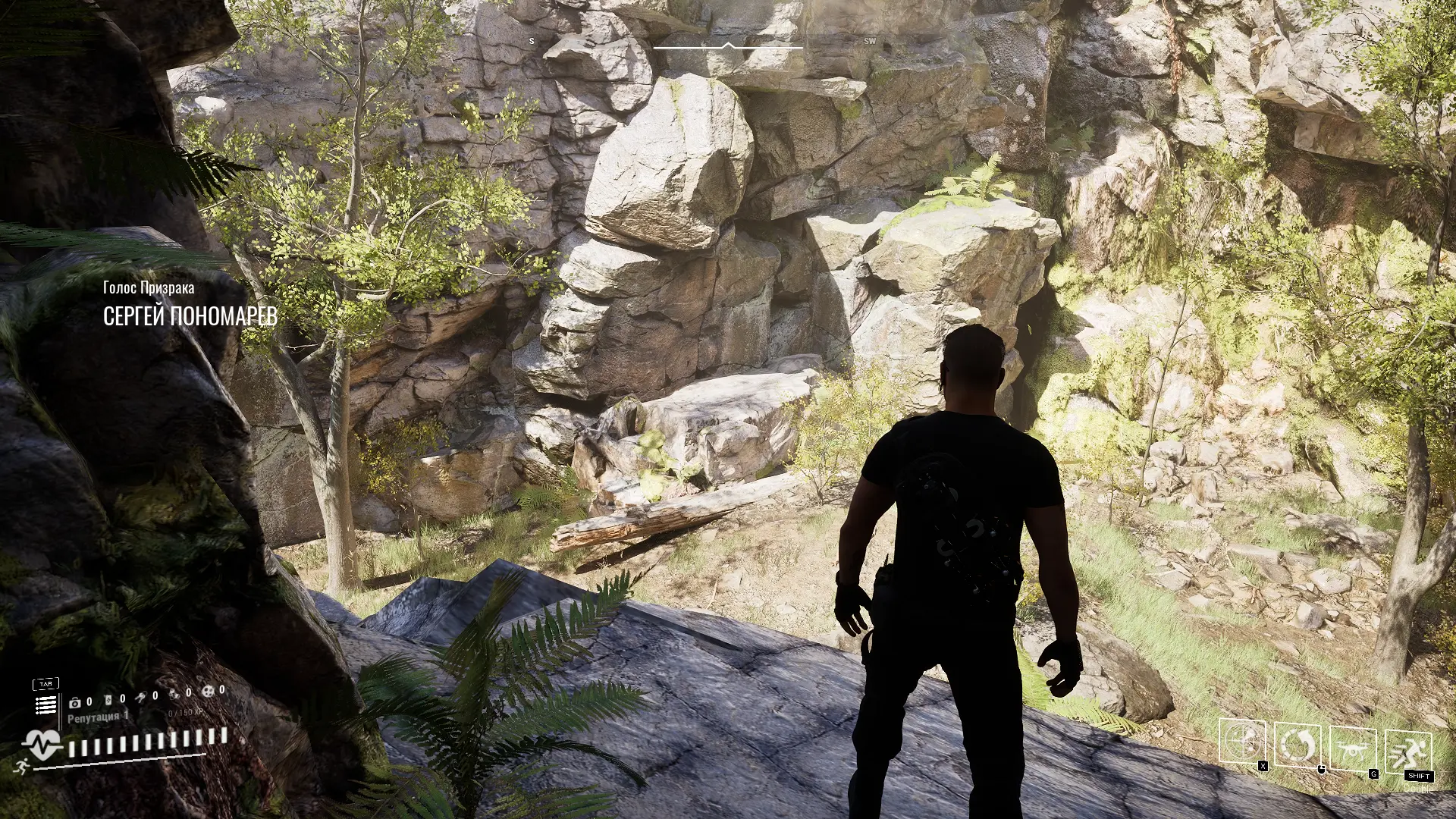Choose the keys item icon
The height and width of the screenshot is (819, 1456).
click(x=140, y=697)
